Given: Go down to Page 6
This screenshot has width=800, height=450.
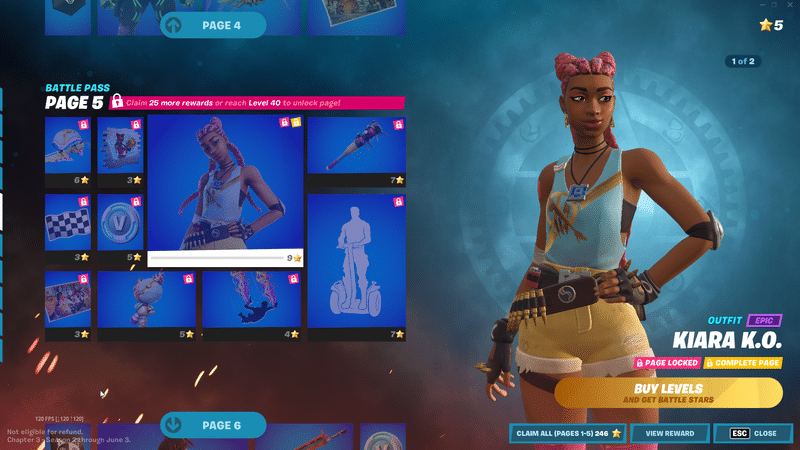Looking at the screenshot, I should (213, 425).
